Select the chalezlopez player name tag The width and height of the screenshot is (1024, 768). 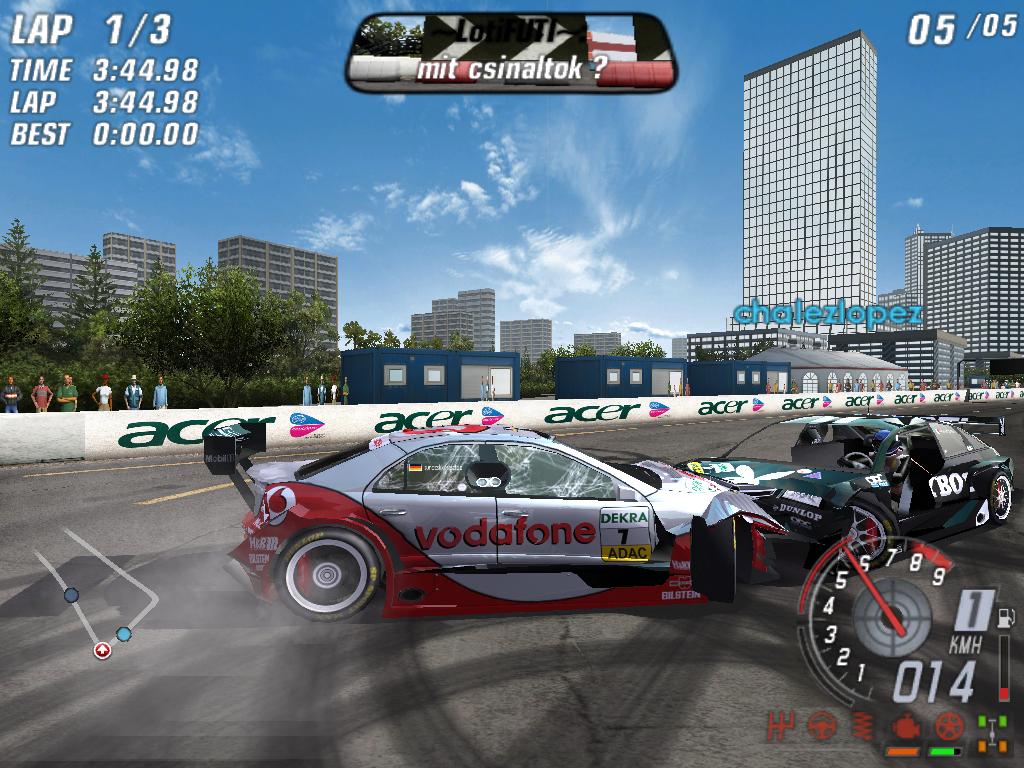tap(826, 314)
